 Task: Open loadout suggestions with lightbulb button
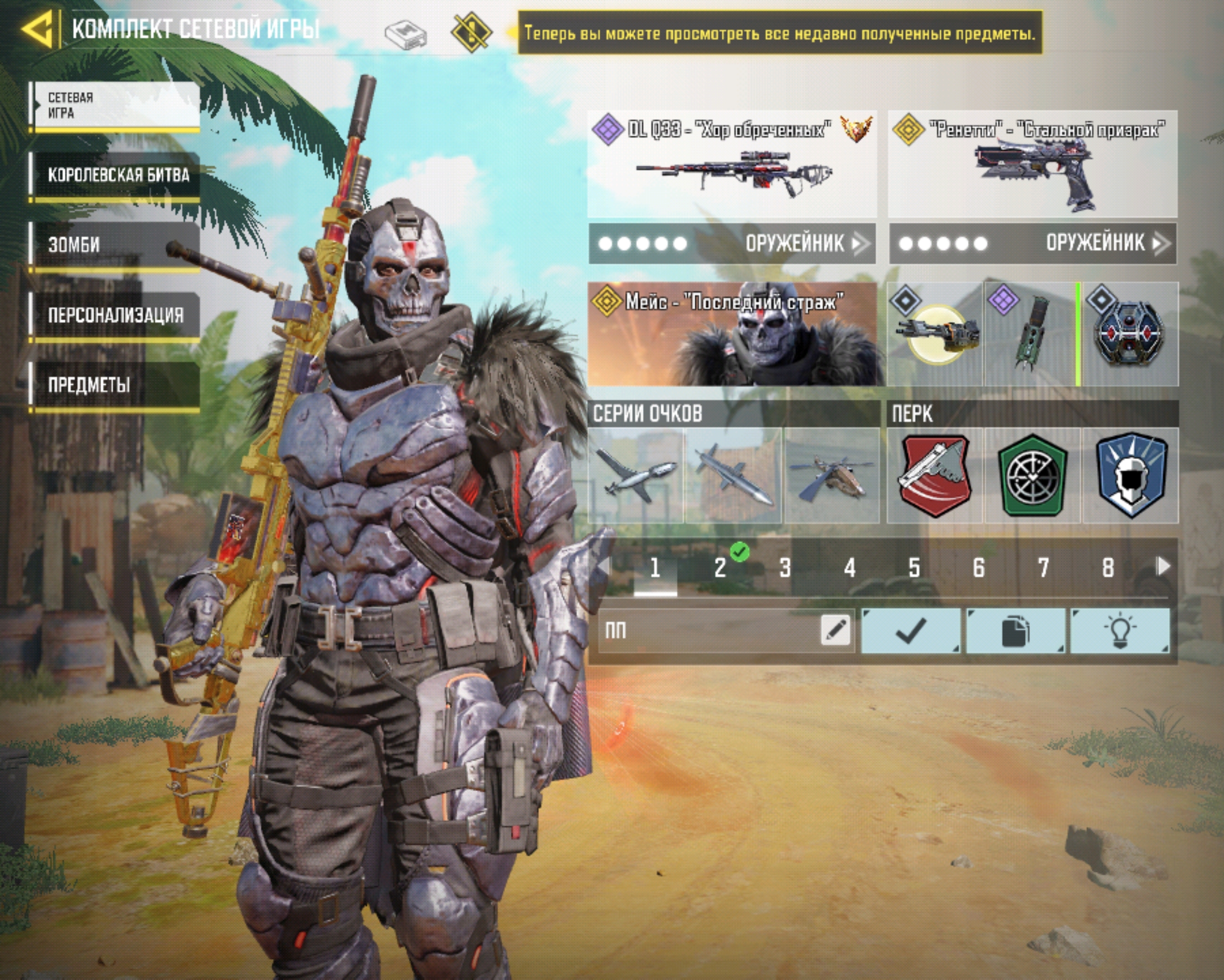click(x=1120, y=630)
